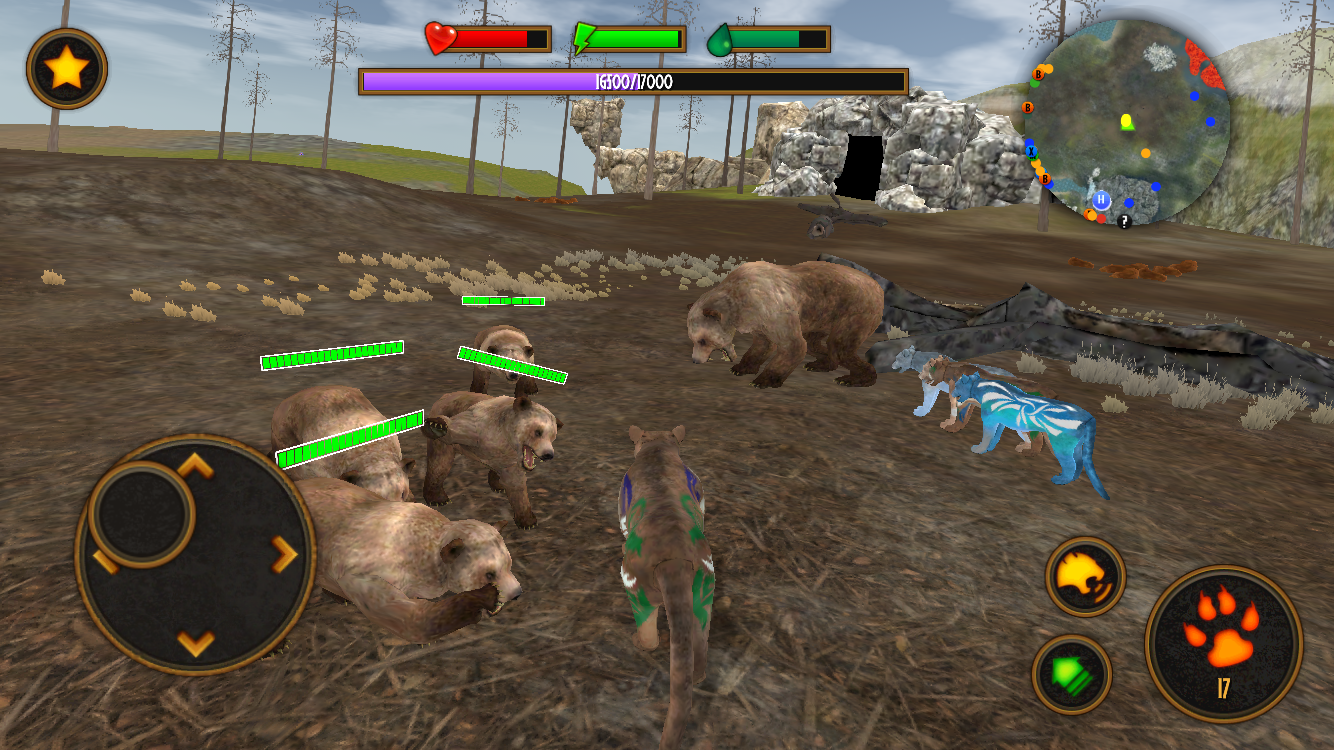Tap the yellow player arrow on the minimap
The width and height of the screenshot is (1334, 750).
pos(1126,120)
